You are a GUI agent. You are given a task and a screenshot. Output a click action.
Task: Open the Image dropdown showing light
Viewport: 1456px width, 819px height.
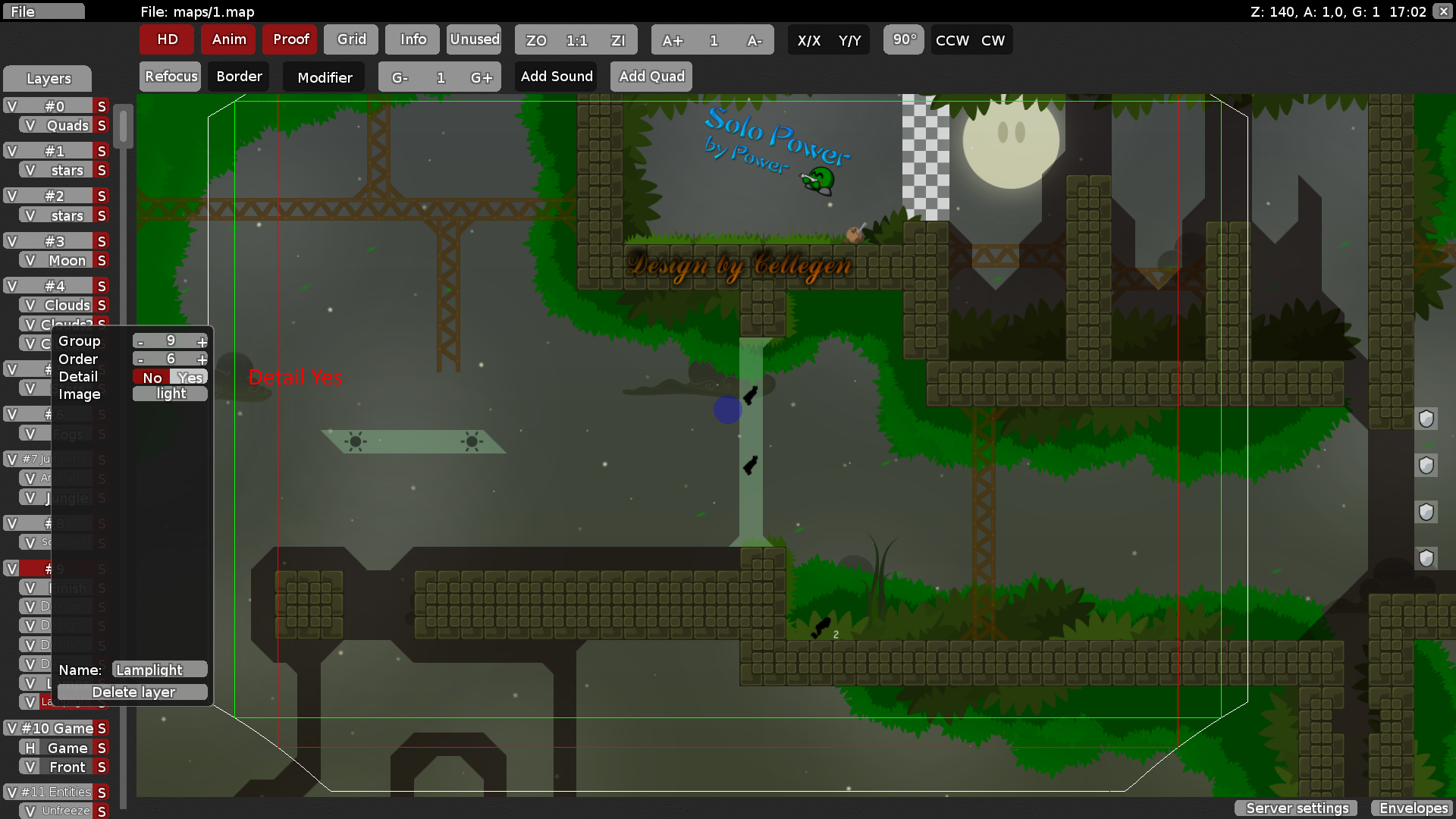tap(170, 394)
